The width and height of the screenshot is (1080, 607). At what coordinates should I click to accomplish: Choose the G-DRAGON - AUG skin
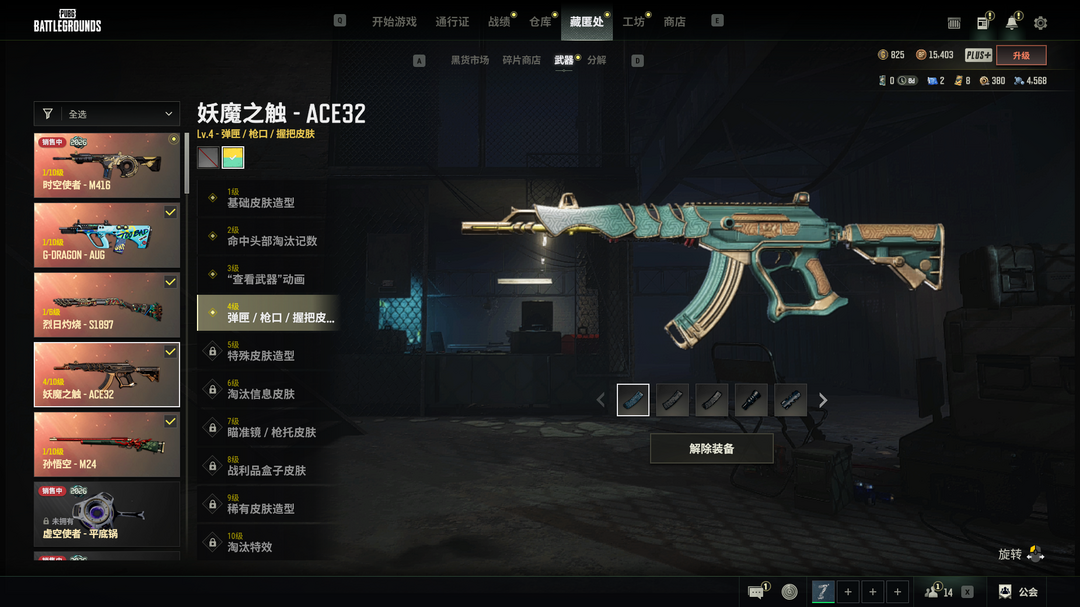point(107,236)
